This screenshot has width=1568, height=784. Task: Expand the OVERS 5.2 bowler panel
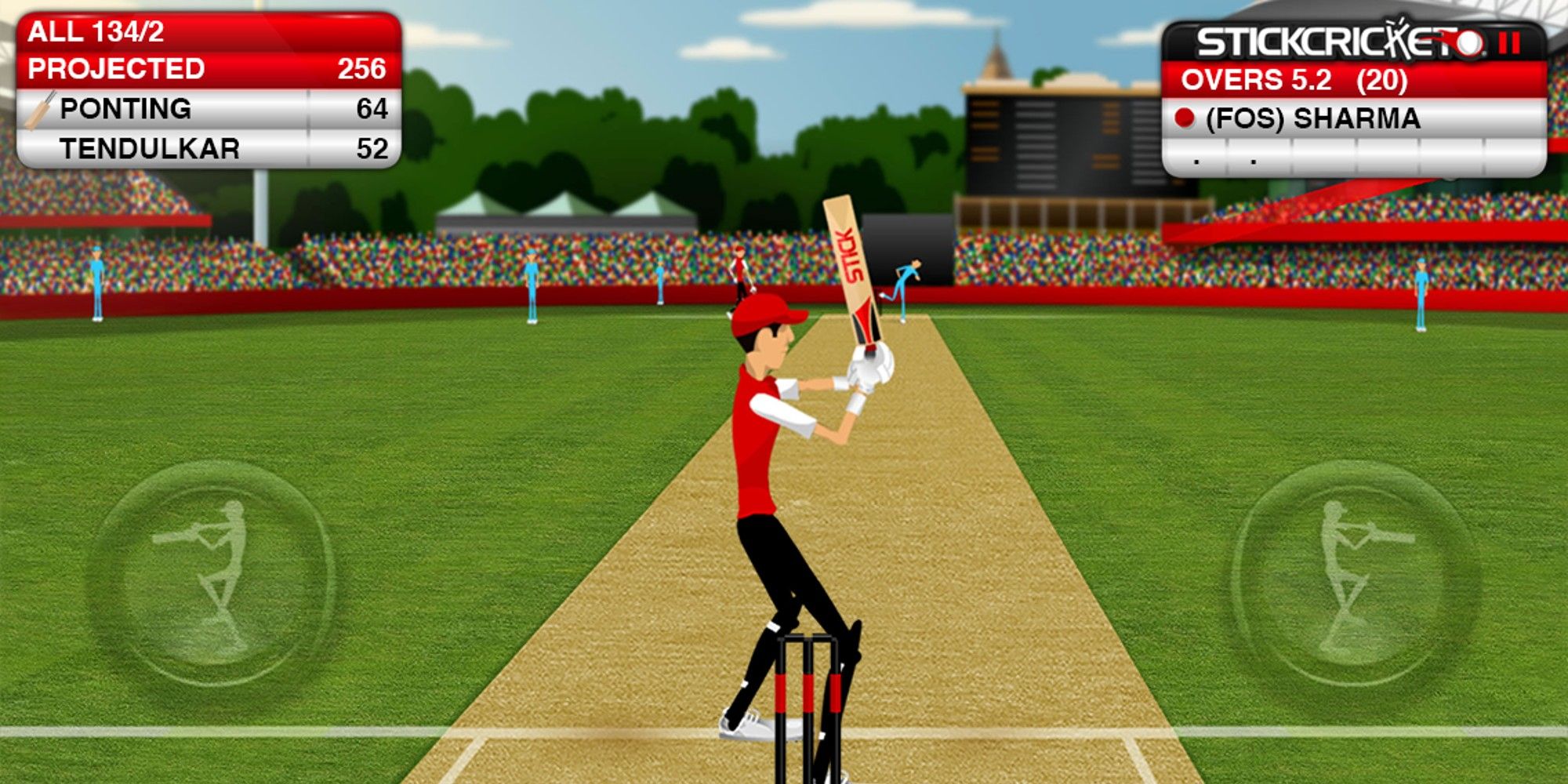(x=1333, y=78)
